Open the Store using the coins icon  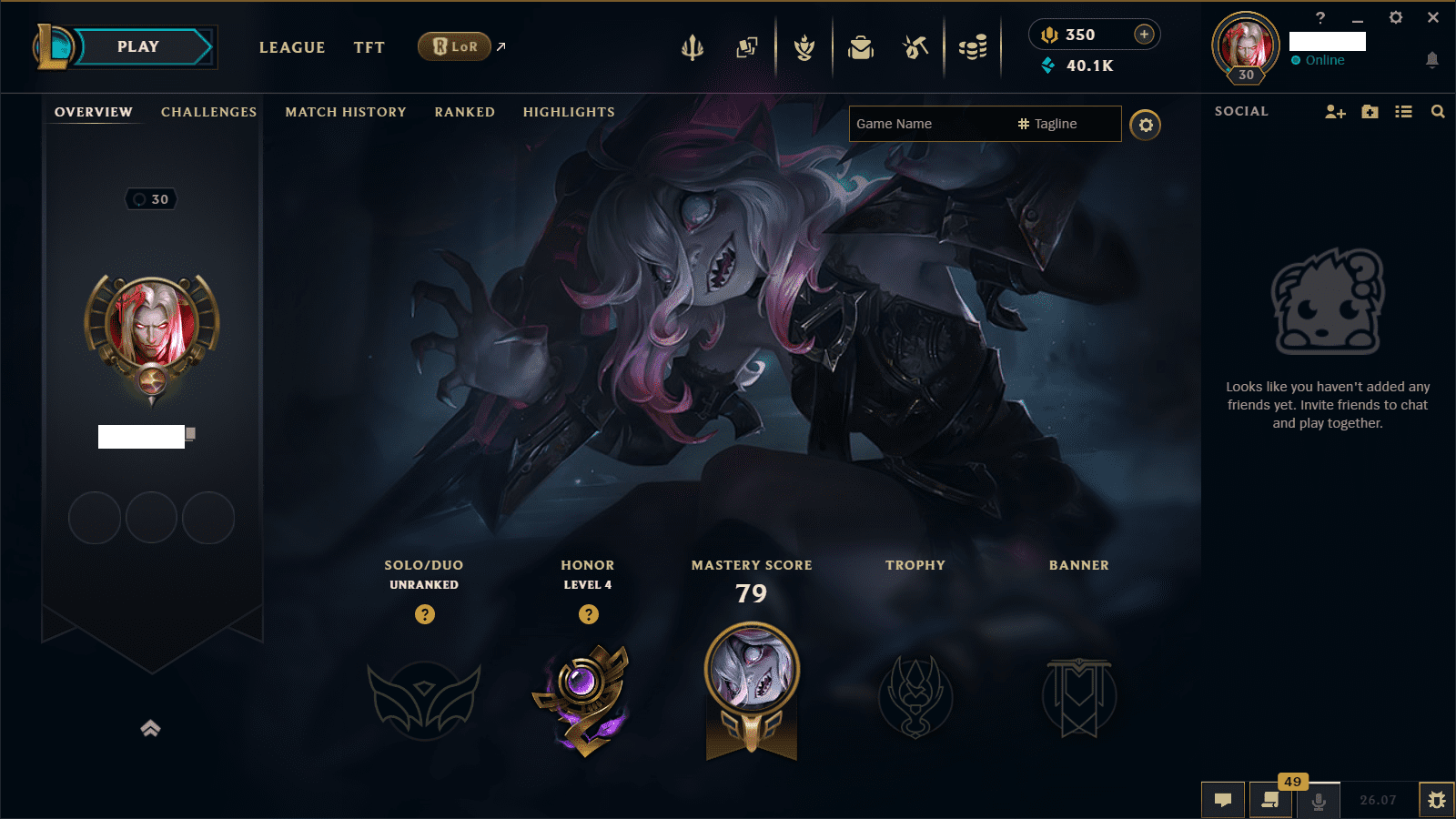972,47
